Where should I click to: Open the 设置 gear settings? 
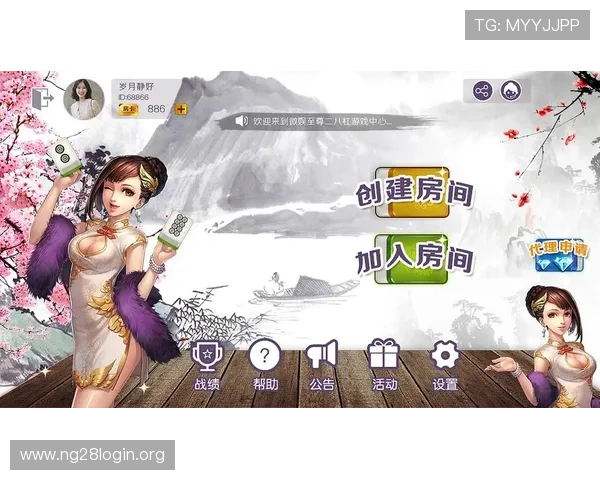445,365
